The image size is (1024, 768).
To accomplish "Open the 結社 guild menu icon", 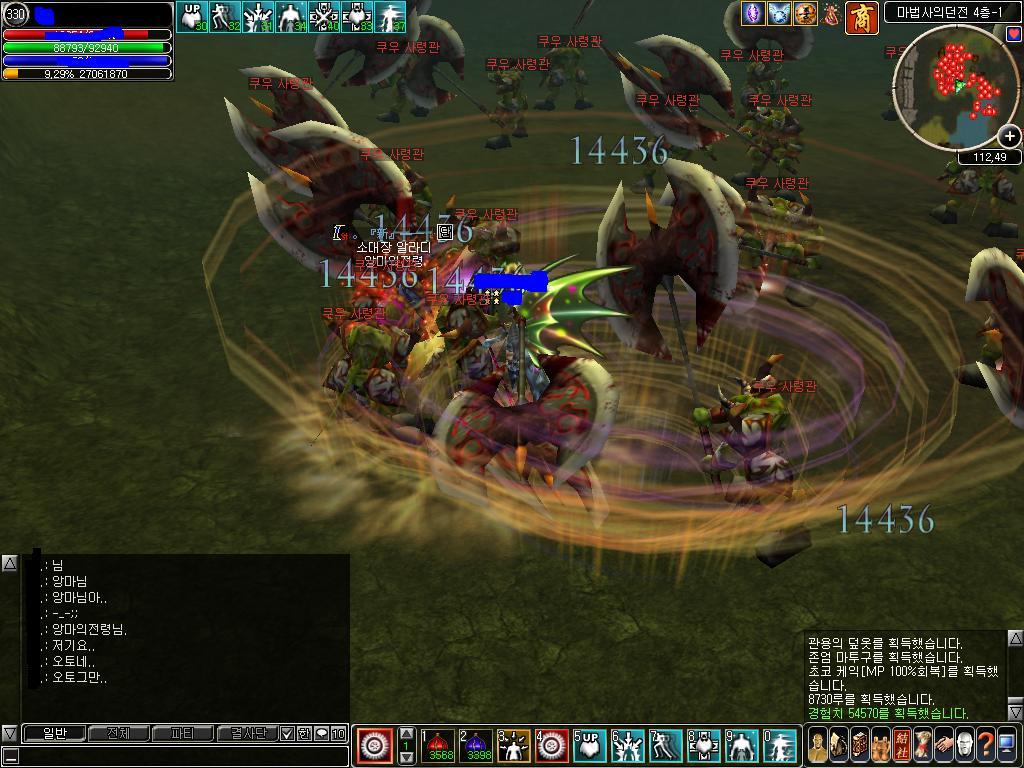I will [x=901, y=745].
